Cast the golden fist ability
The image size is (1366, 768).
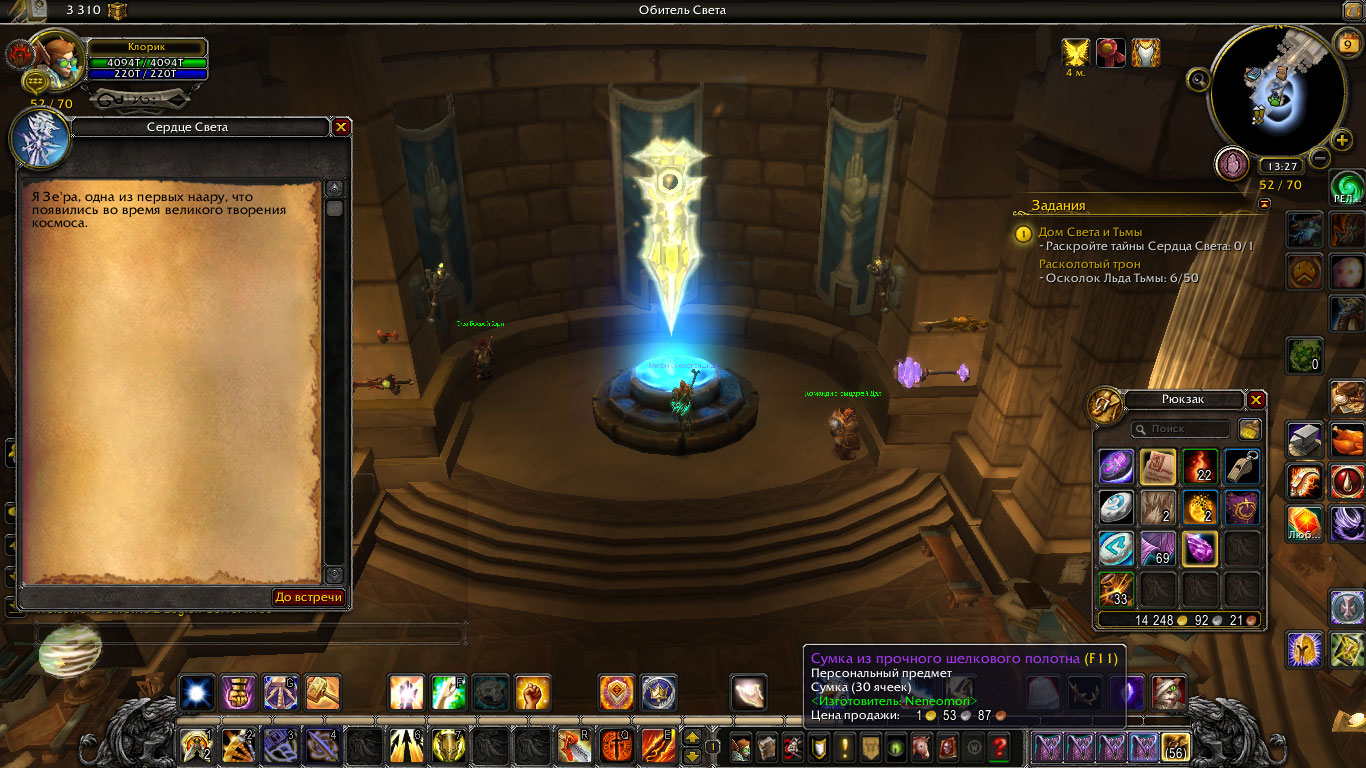(x=532, y=692)
